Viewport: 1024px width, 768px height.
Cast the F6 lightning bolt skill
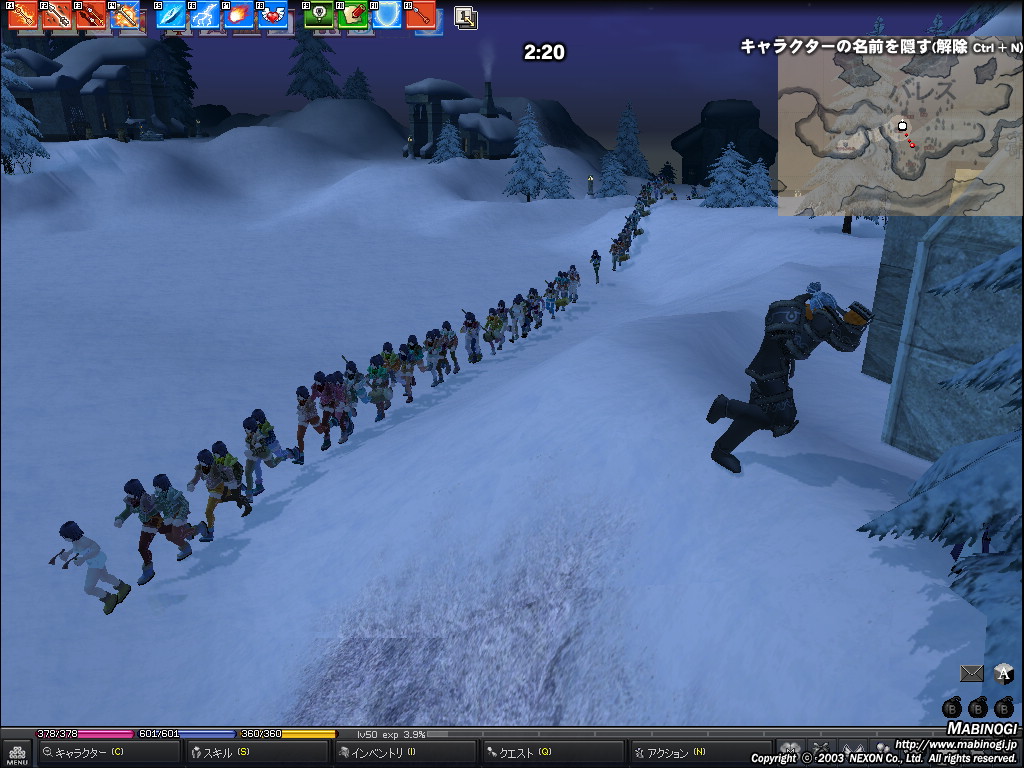click(x=205, y=15)
